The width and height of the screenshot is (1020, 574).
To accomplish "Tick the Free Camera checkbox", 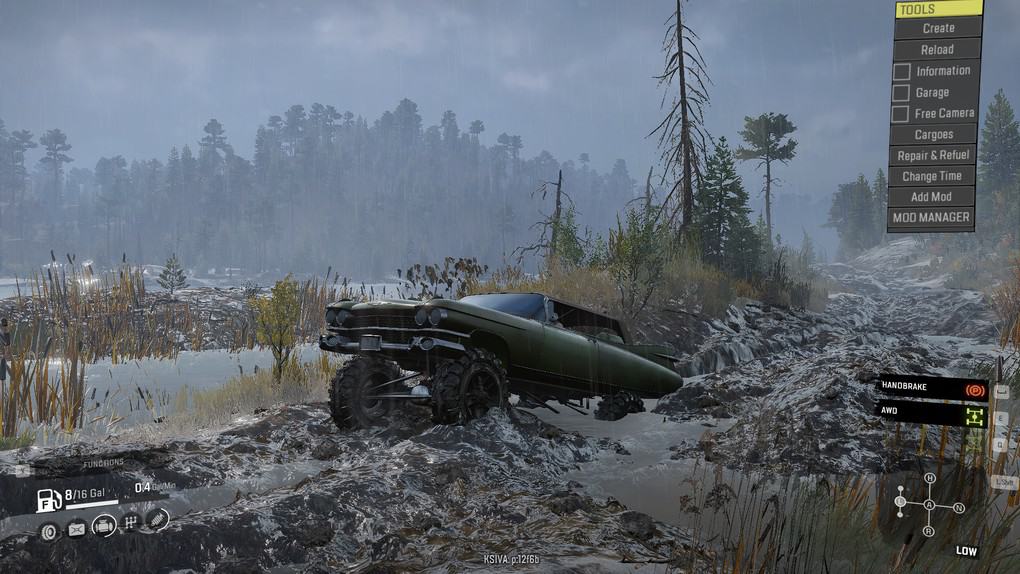I will (x=901, y=113).
